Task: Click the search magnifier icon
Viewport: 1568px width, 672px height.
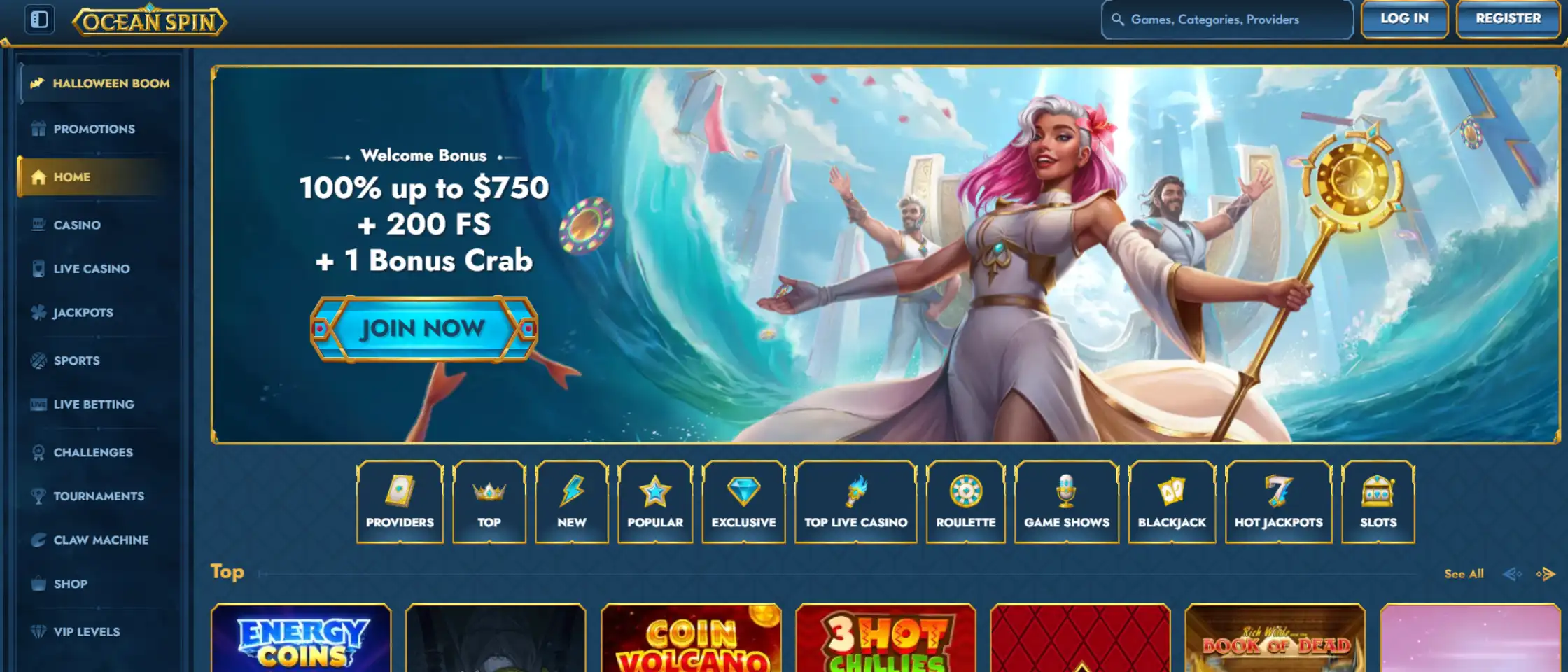Action: point(1118,20)
